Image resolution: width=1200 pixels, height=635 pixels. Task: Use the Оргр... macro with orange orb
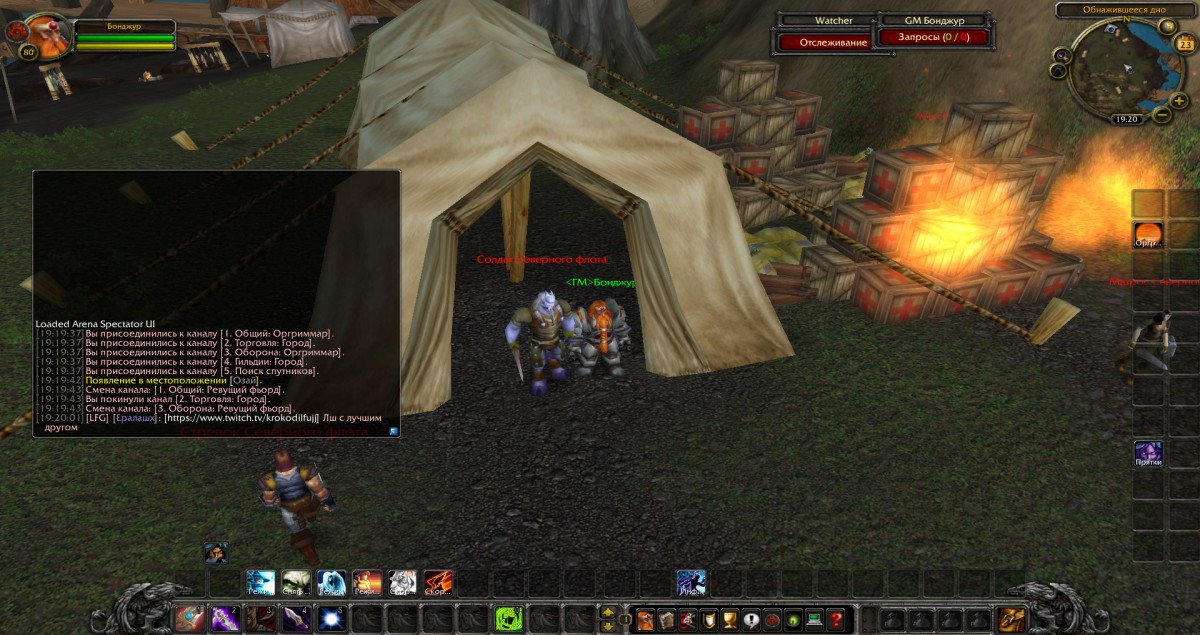(1147, 235)
